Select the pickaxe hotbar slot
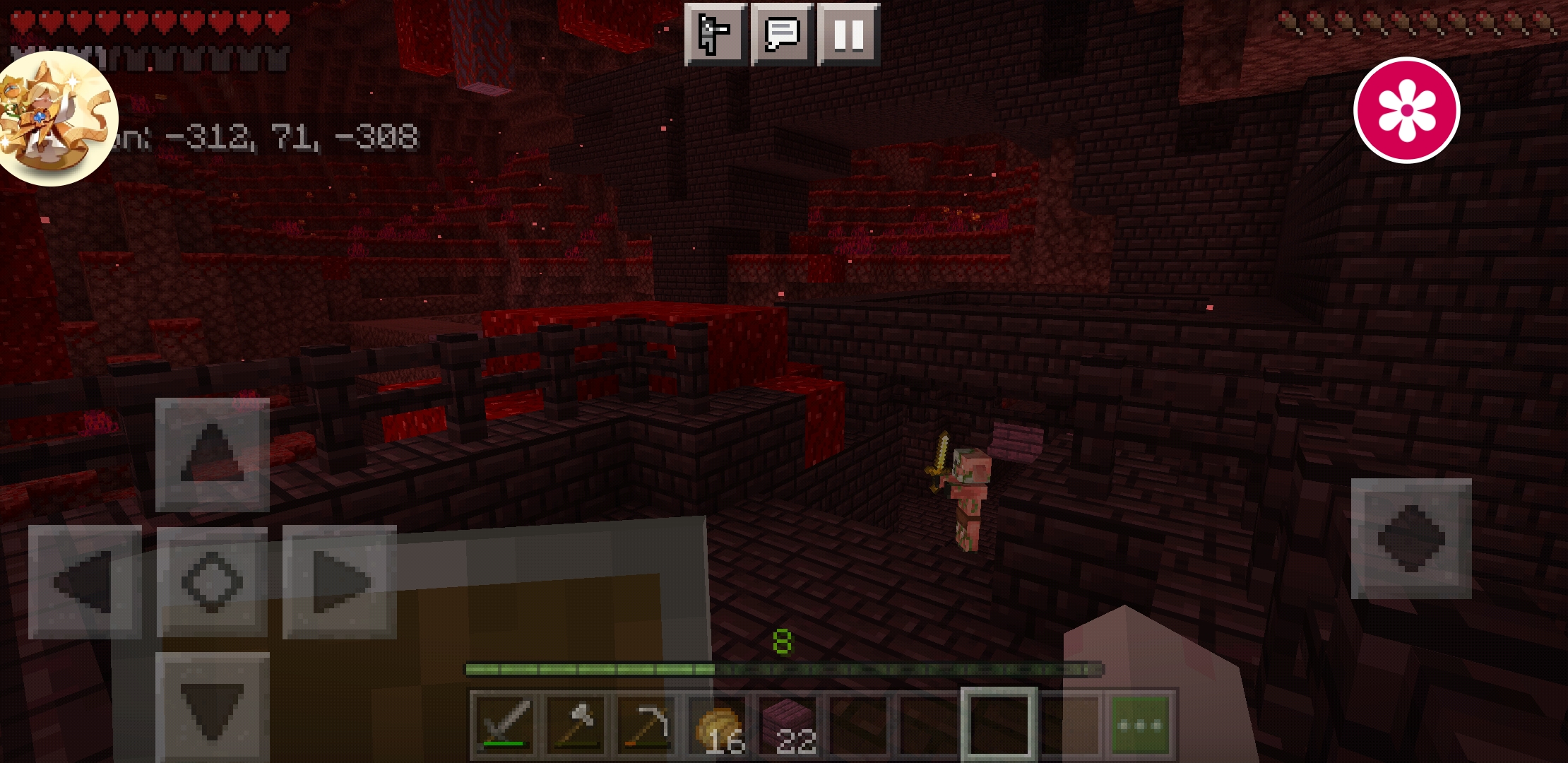 point(646,725)
